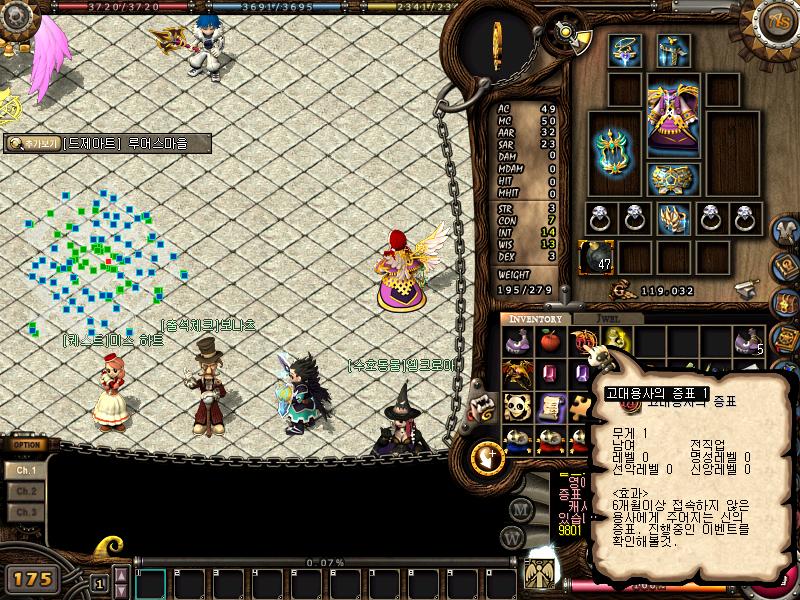Switch to the Jwel tab
The image size is (800, 600).
[606, 319]
